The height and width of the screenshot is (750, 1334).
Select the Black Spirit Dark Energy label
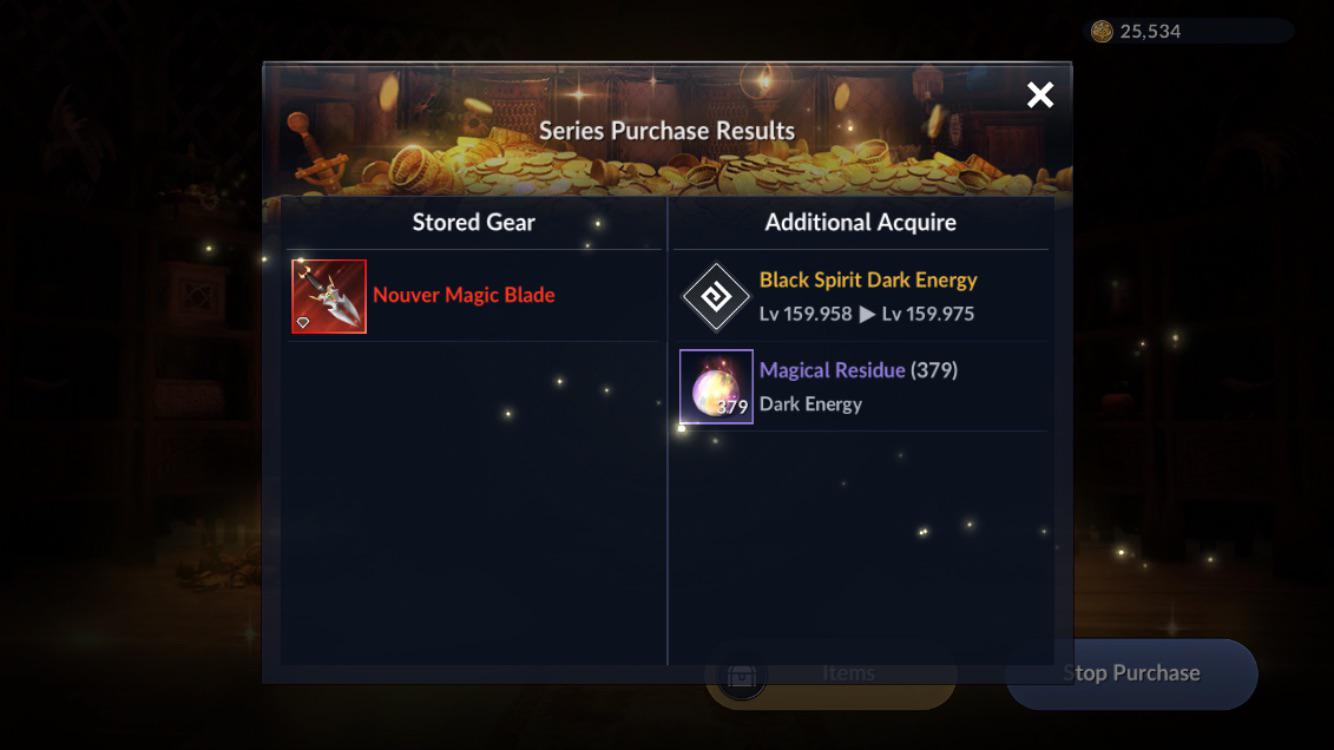pyautogui.click(x=870, y=280)
